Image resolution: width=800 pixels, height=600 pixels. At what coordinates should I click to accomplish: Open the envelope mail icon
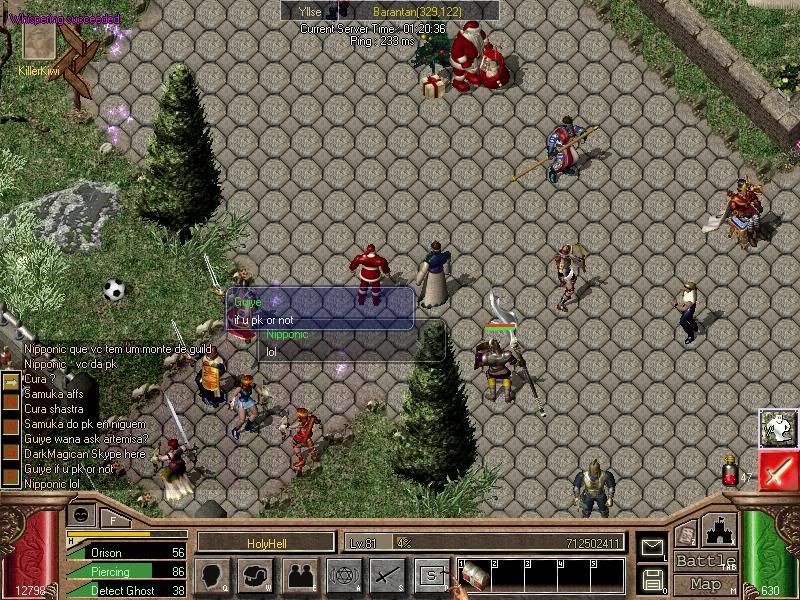click(652, 548)
